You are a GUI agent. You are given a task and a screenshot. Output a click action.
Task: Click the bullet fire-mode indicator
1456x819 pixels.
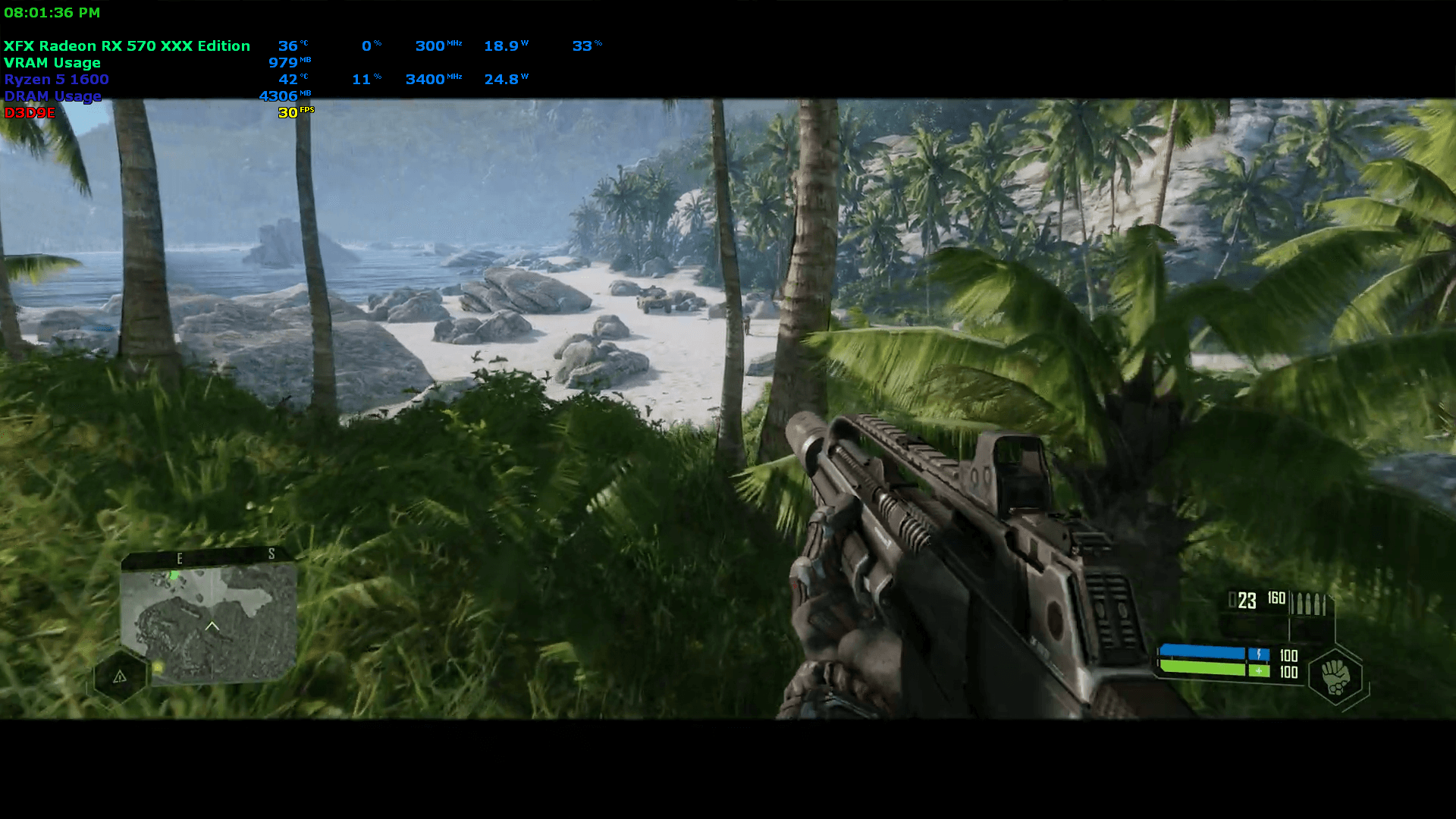[1310, 604]
